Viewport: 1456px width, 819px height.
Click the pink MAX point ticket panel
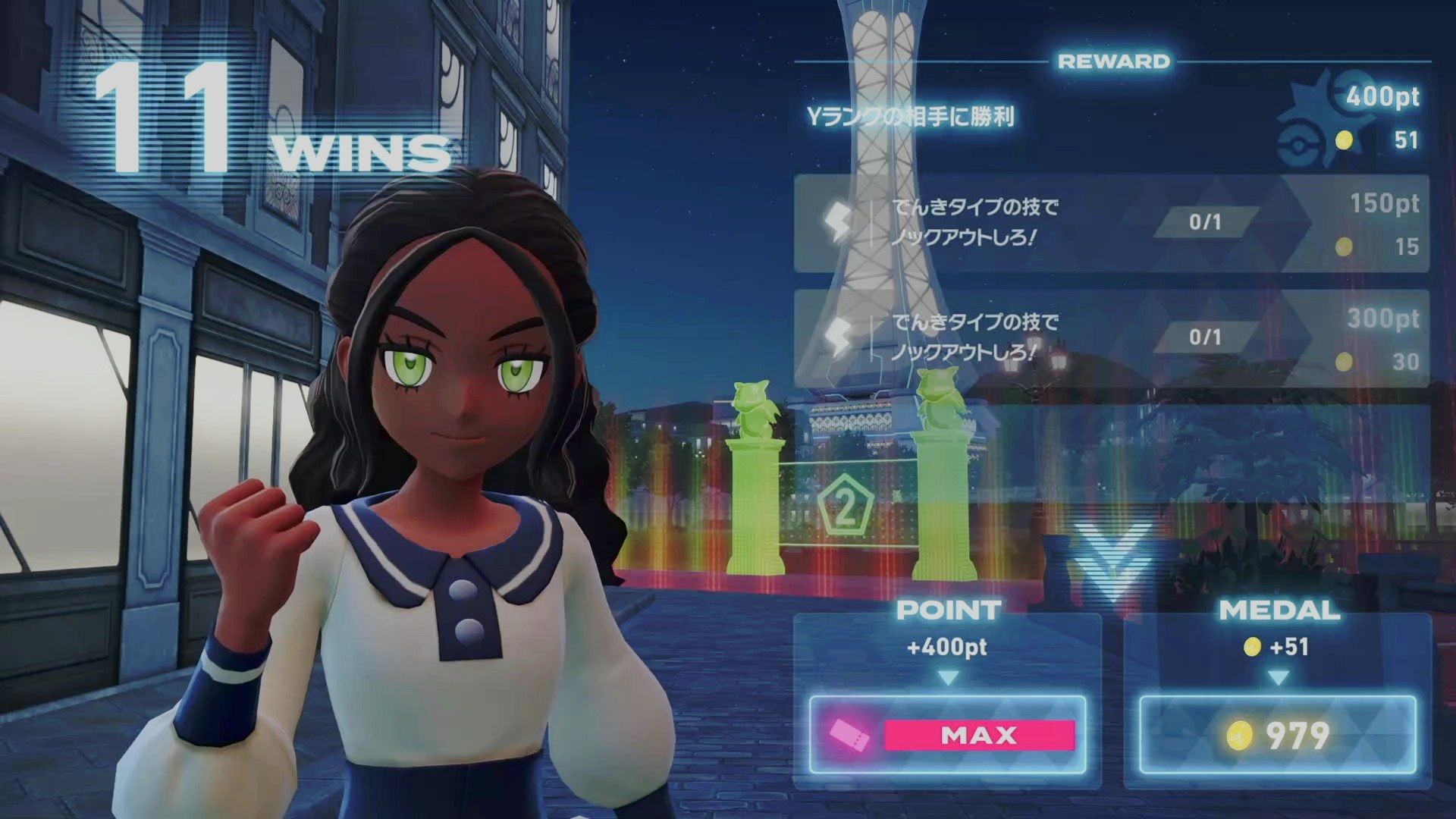[948, 734]
